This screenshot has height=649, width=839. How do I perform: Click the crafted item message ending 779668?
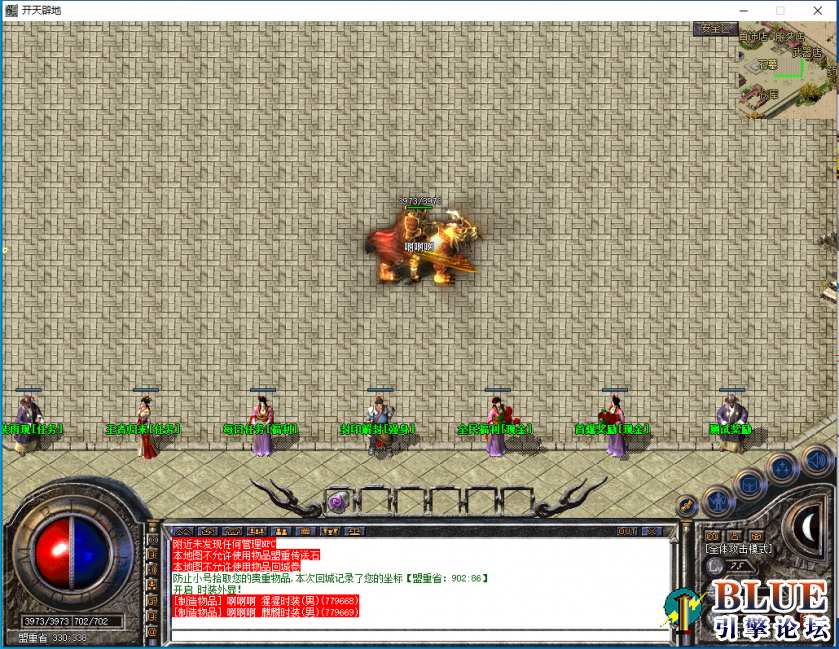pos(266,600)
